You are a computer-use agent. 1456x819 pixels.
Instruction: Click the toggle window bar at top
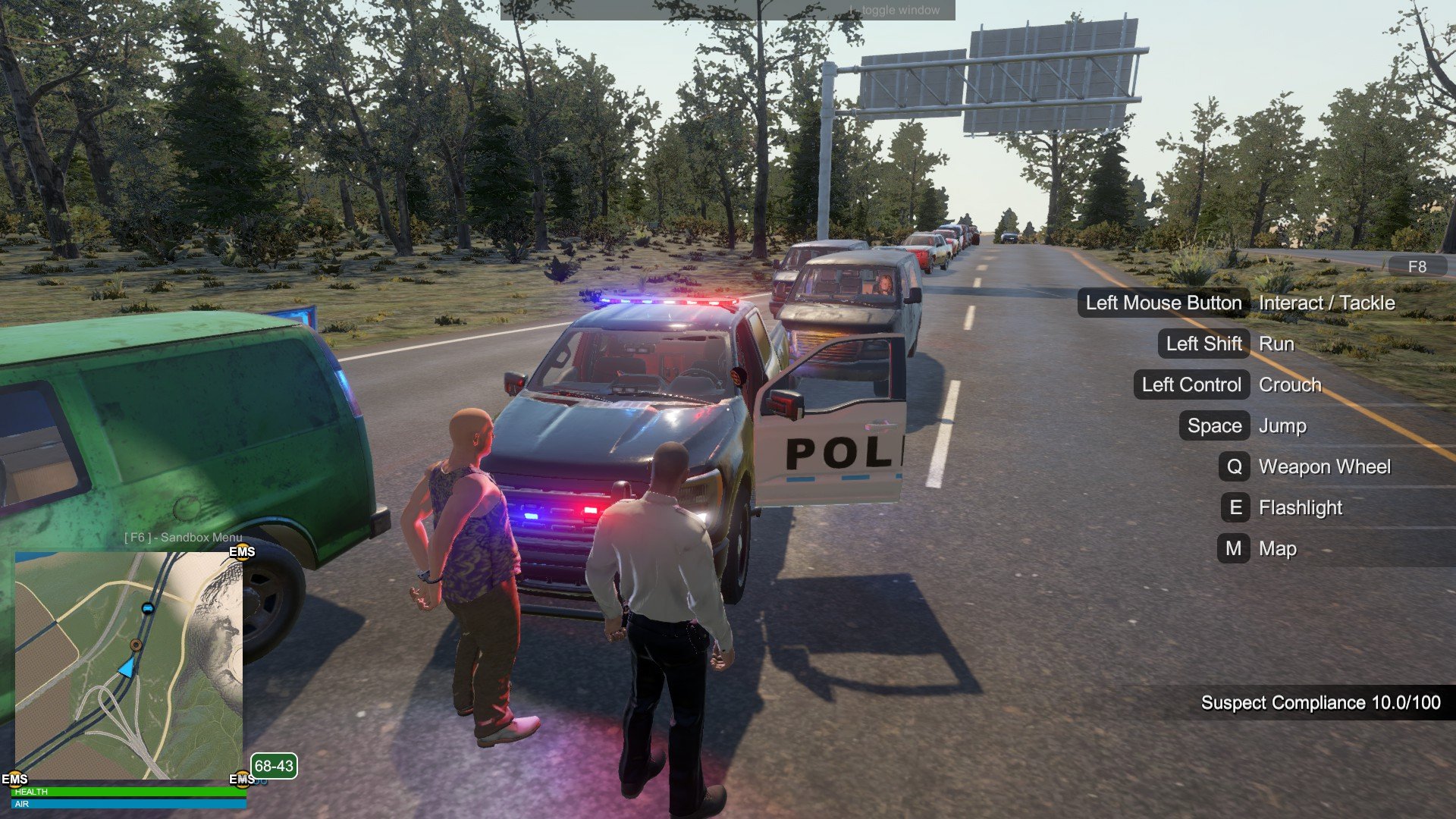pyautogui.click(x=726, y=10)
